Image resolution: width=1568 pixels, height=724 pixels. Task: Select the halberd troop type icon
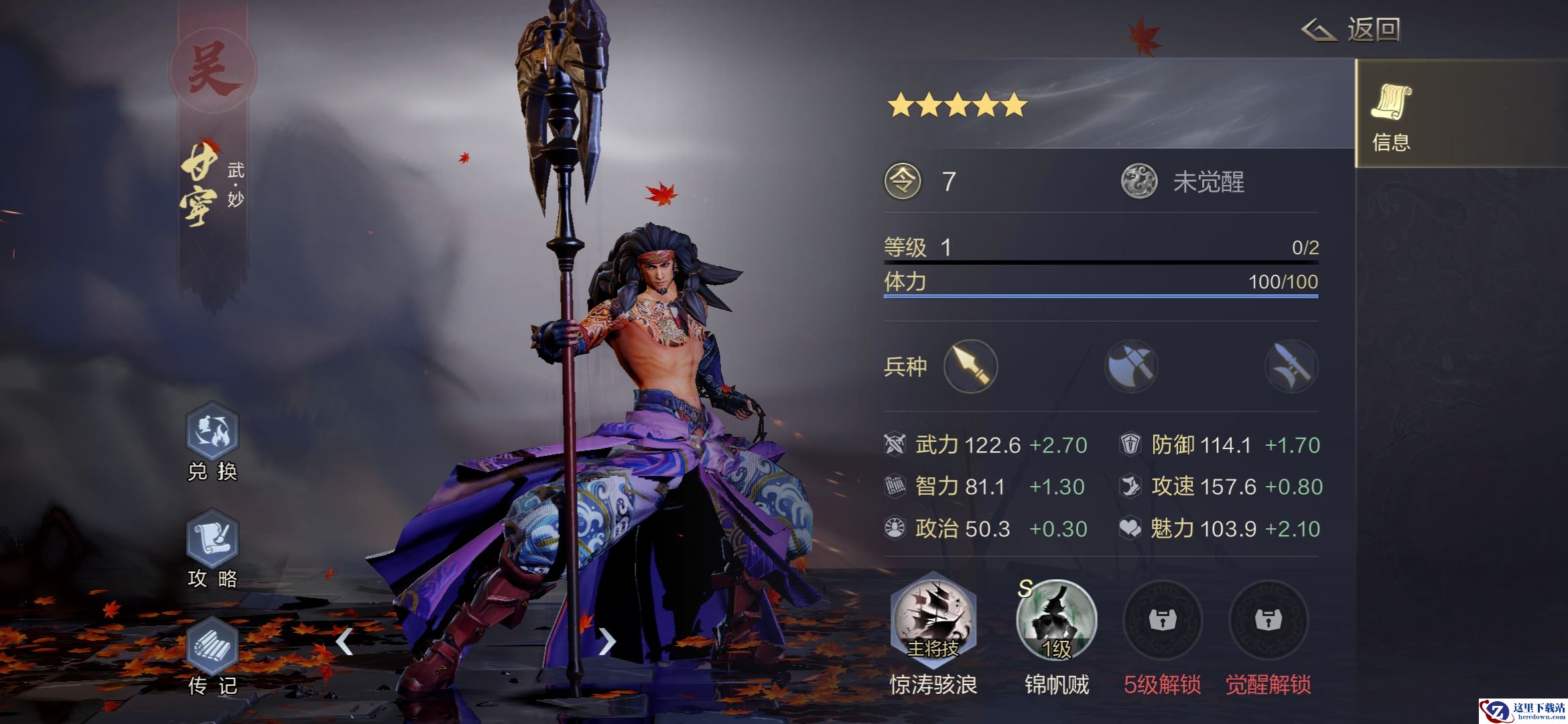[1291, 366]
